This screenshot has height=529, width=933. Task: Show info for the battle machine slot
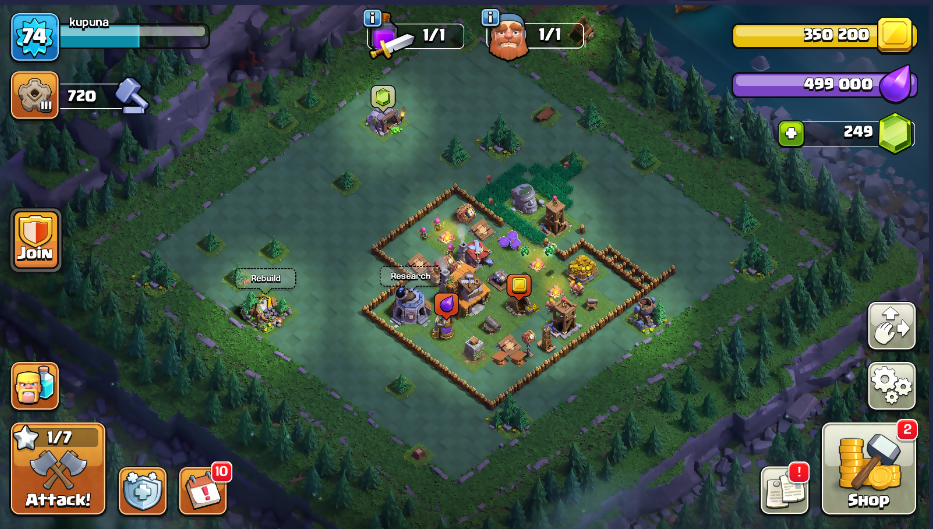point(373,17)
